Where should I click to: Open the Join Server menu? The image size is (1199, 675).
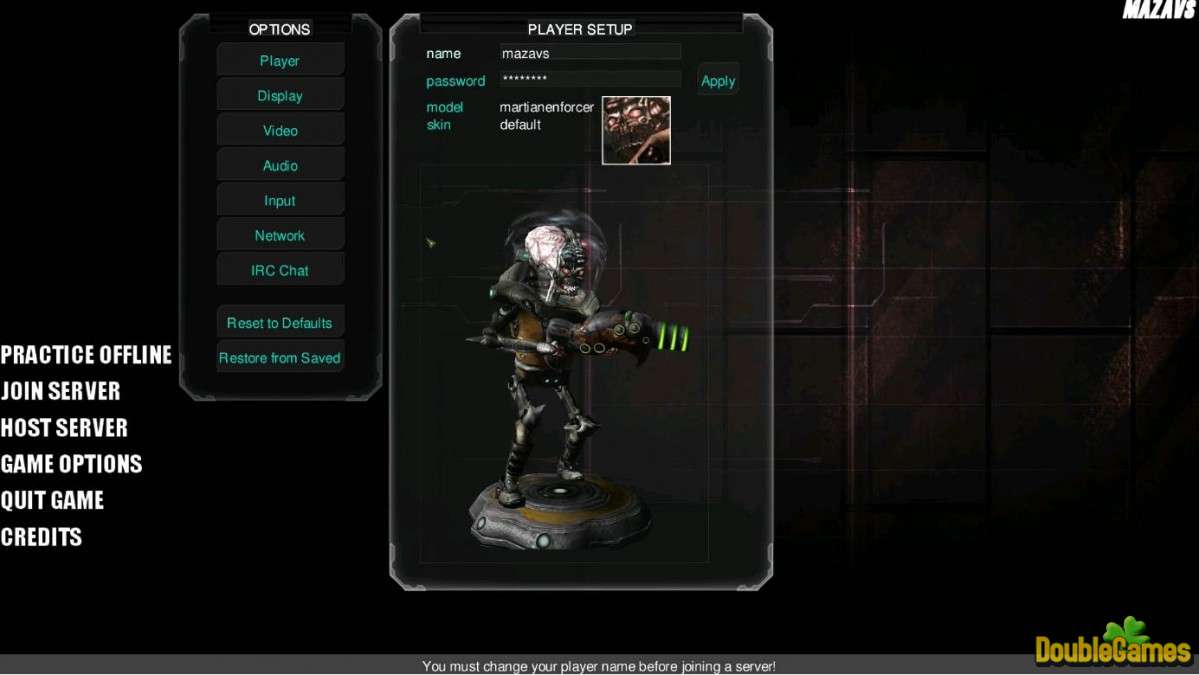coord(60,391)
